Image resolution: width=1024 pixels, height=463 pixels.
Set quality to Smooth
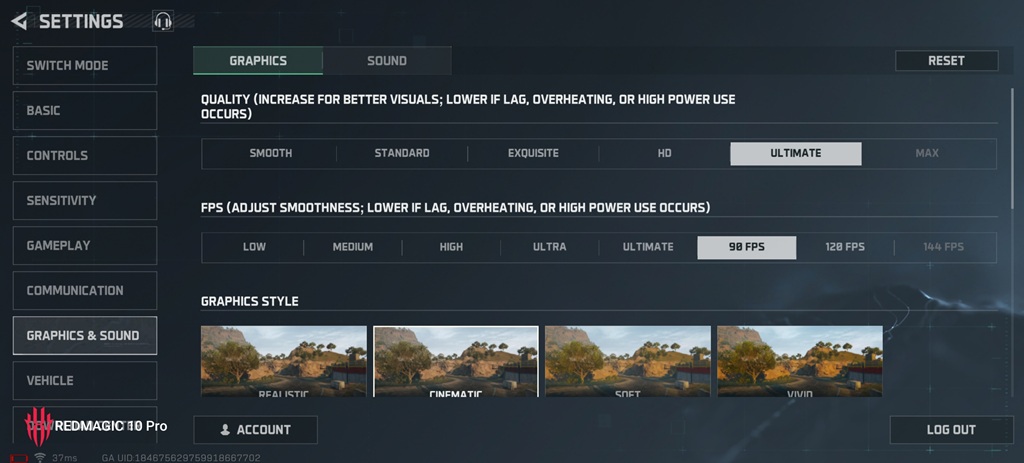(x=270, y=153)
